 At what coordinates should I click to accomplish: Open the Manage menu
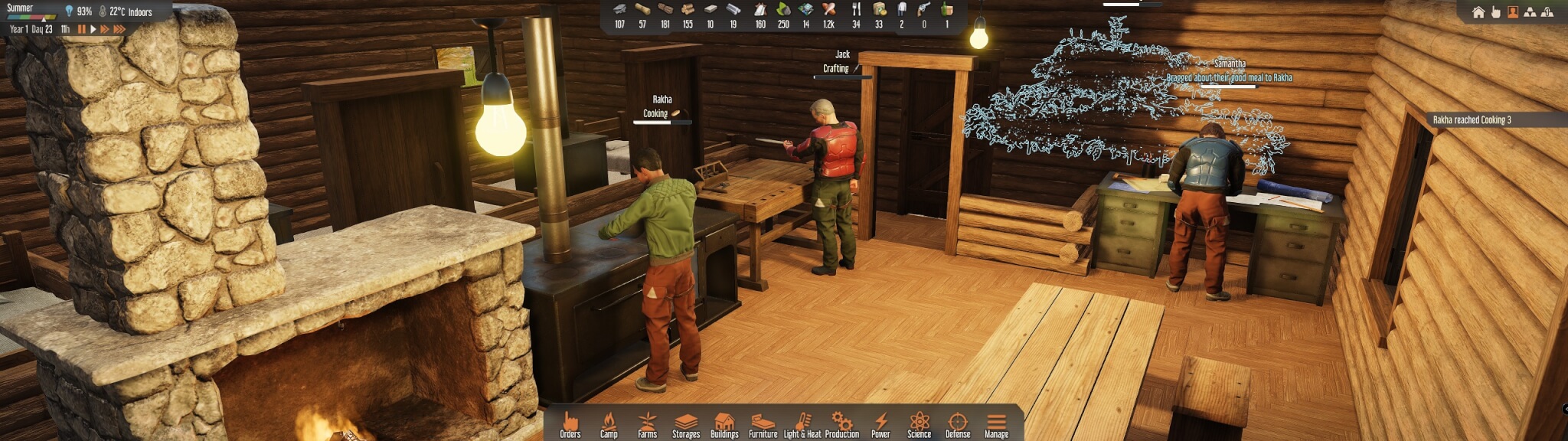[x=996, y=423]
